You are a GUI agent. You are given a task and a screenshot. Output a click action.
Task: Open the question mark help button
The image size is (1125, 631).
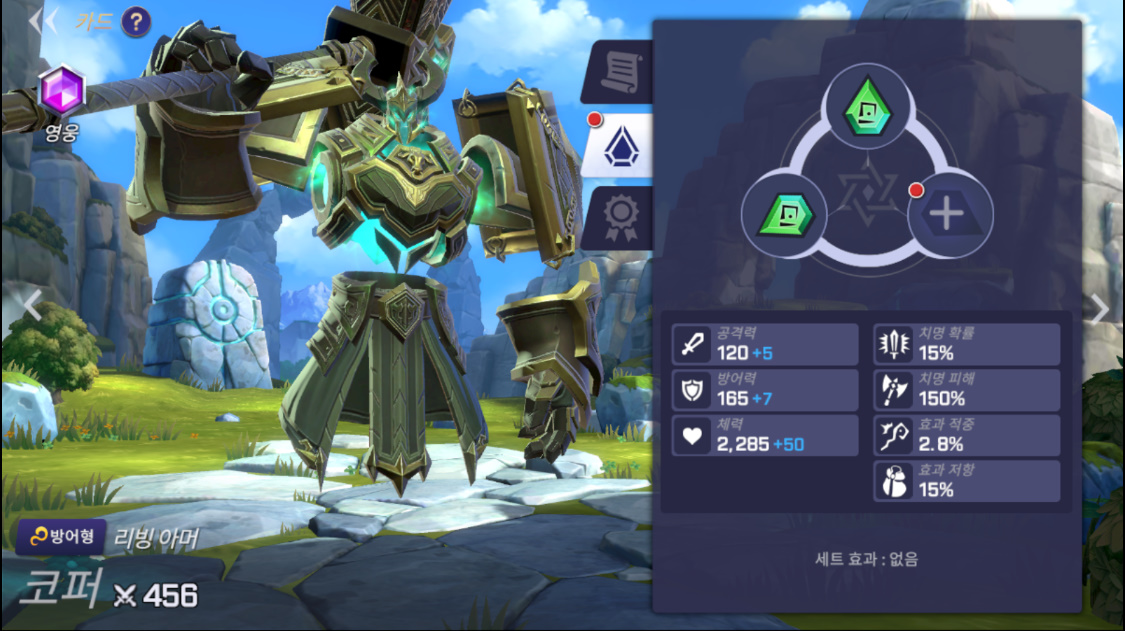[136, 21]
